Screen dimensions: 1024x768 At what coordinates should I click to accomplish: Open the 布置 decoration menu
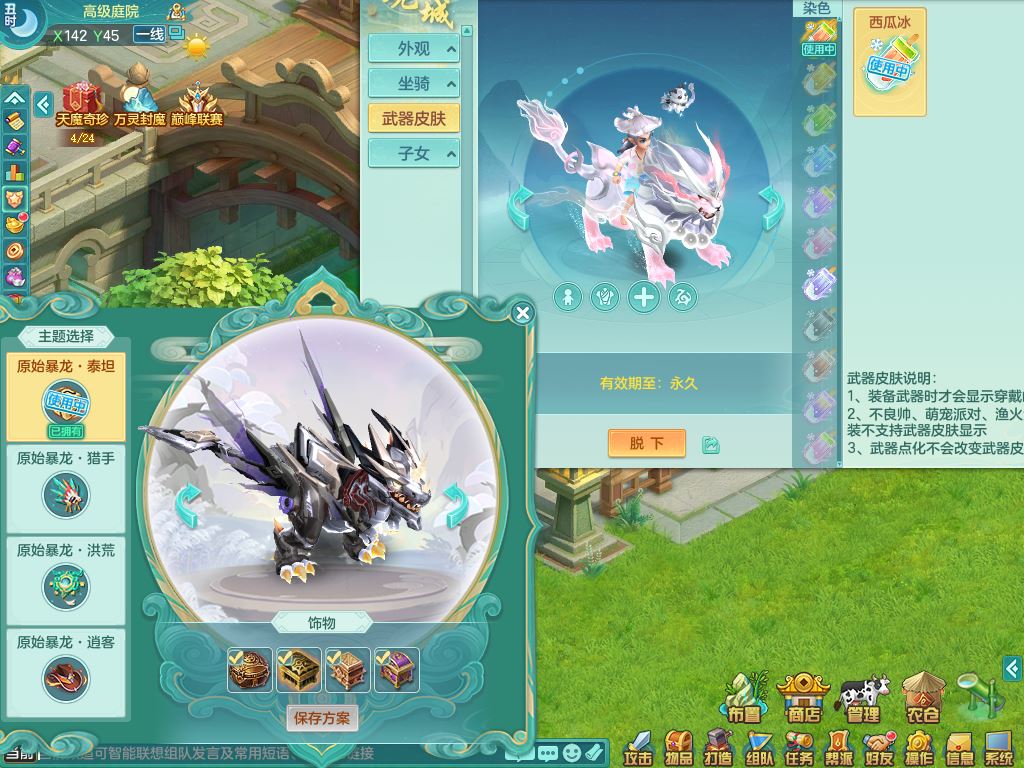[x=744, y=697]
